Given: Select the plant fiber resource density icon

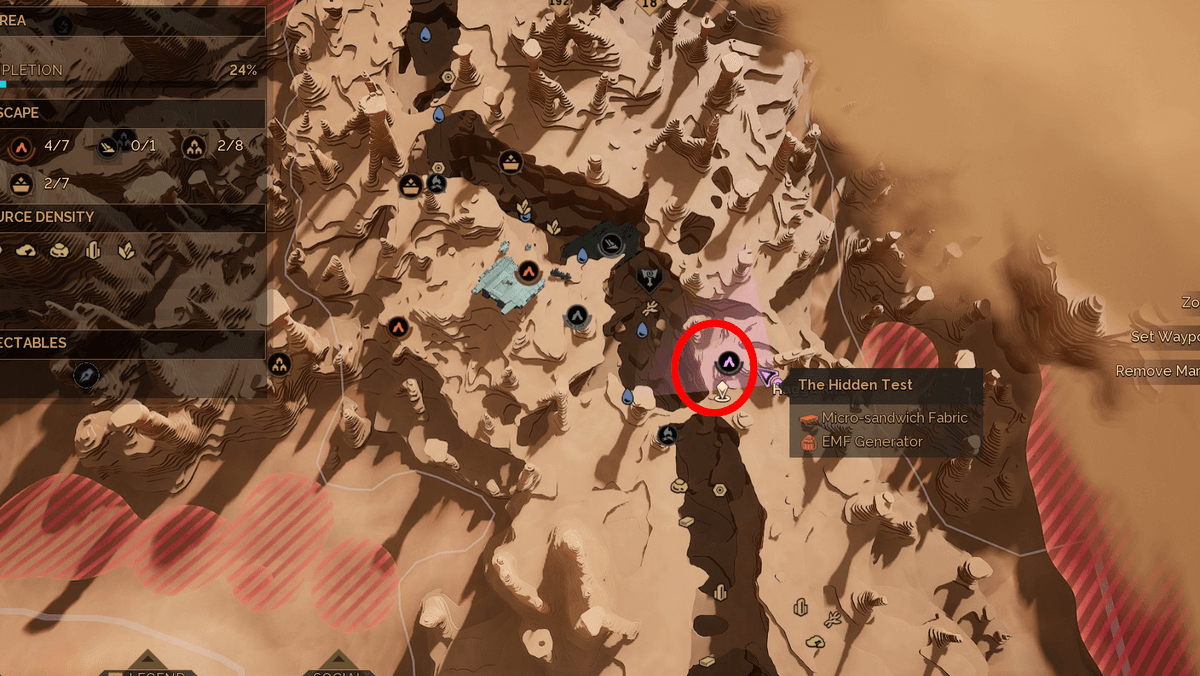Looking at the screenshot, I should coord(126,250).
